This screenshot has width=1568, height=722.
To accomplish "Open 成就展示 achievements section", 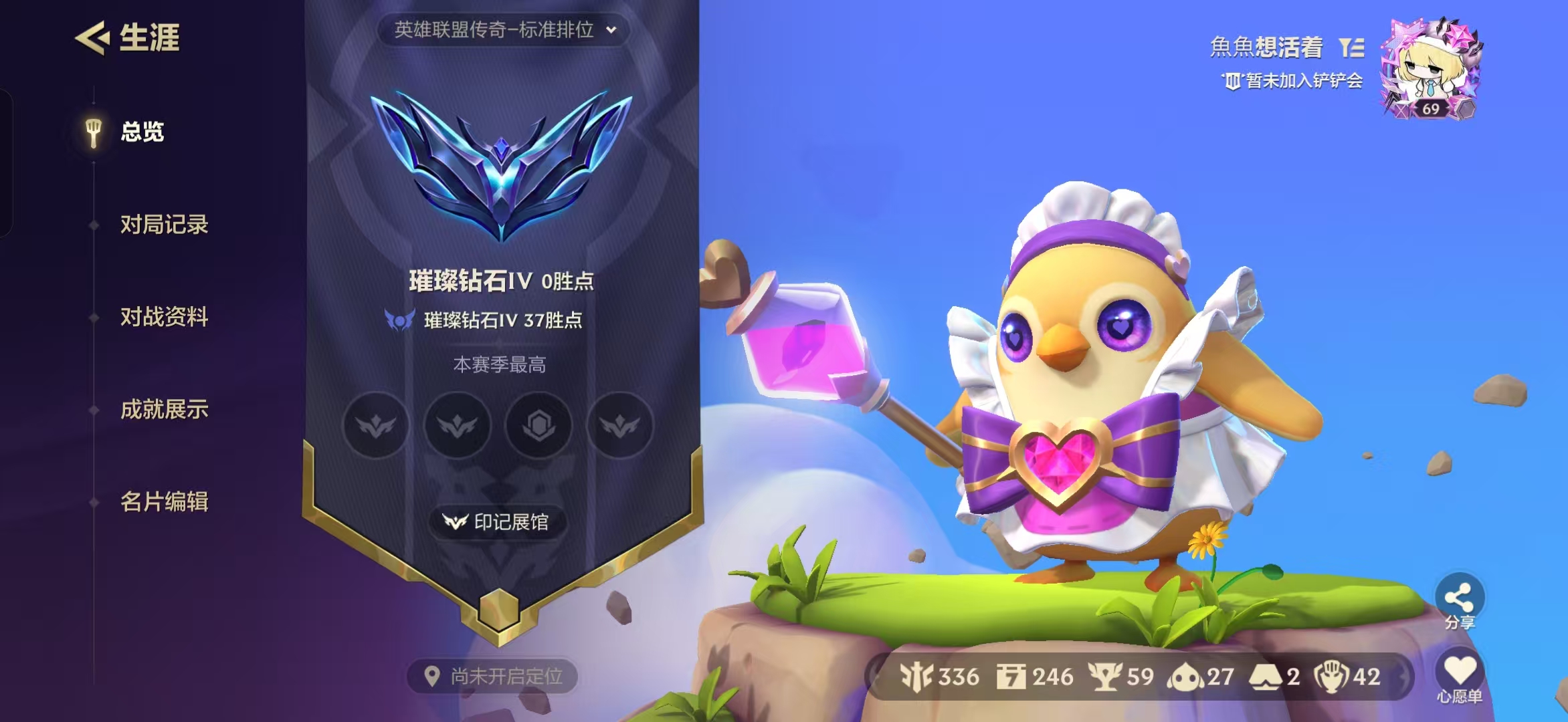I will tap(164, 410).
